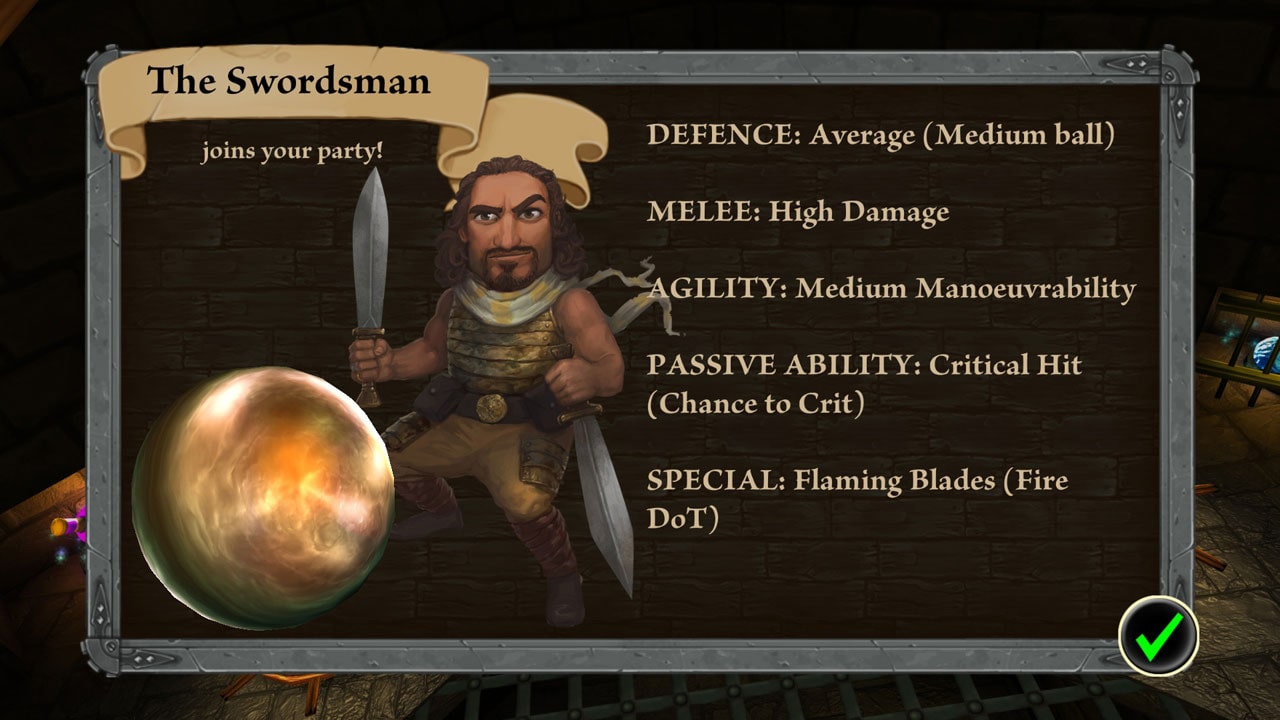The height and width of the screenshot is (720, 1280).
Task: Click 'The Swordsman' title banner
Action: tap(290, 80)
